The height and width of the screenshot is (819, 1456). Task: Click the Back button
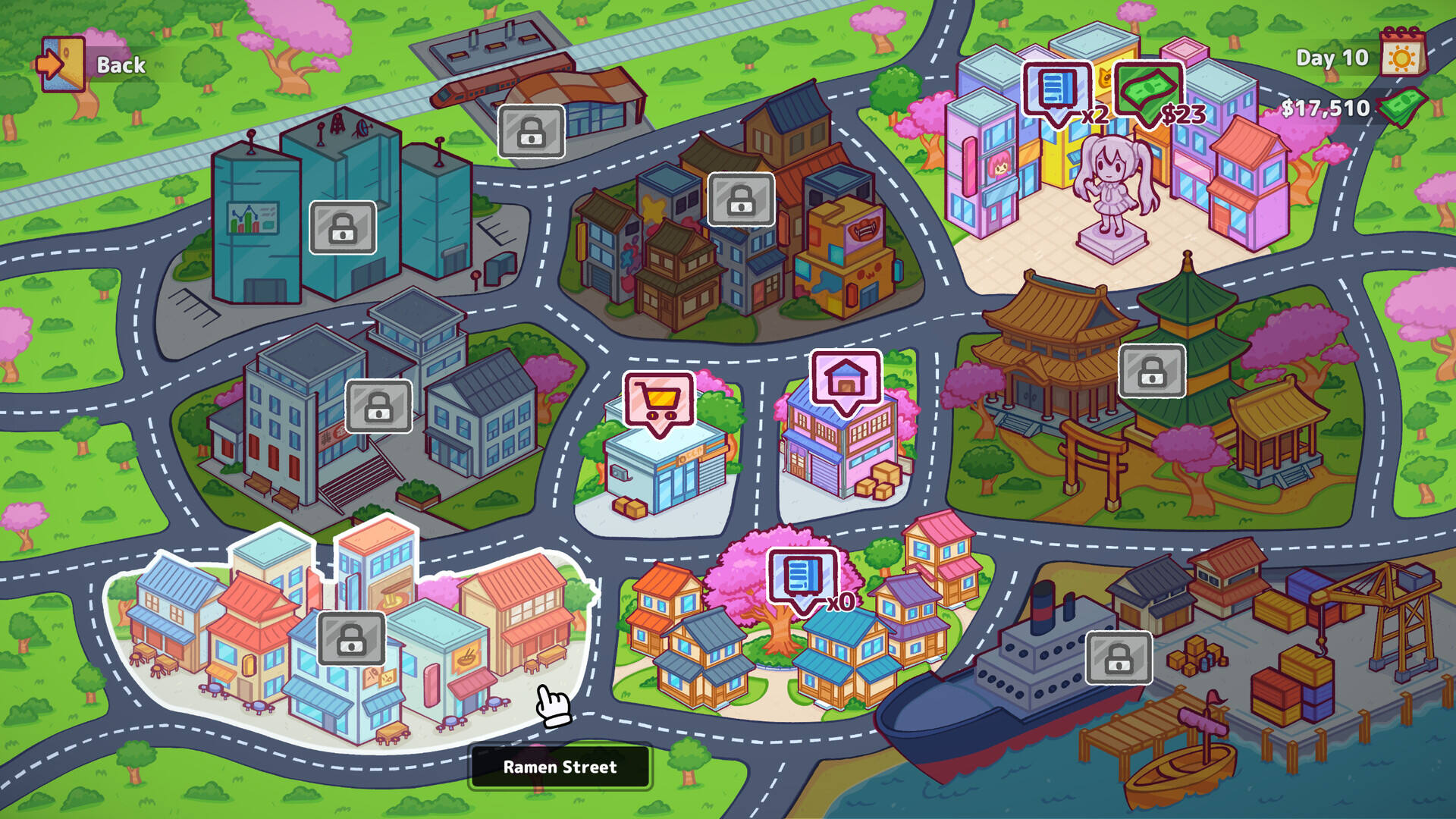click(93, 64)
